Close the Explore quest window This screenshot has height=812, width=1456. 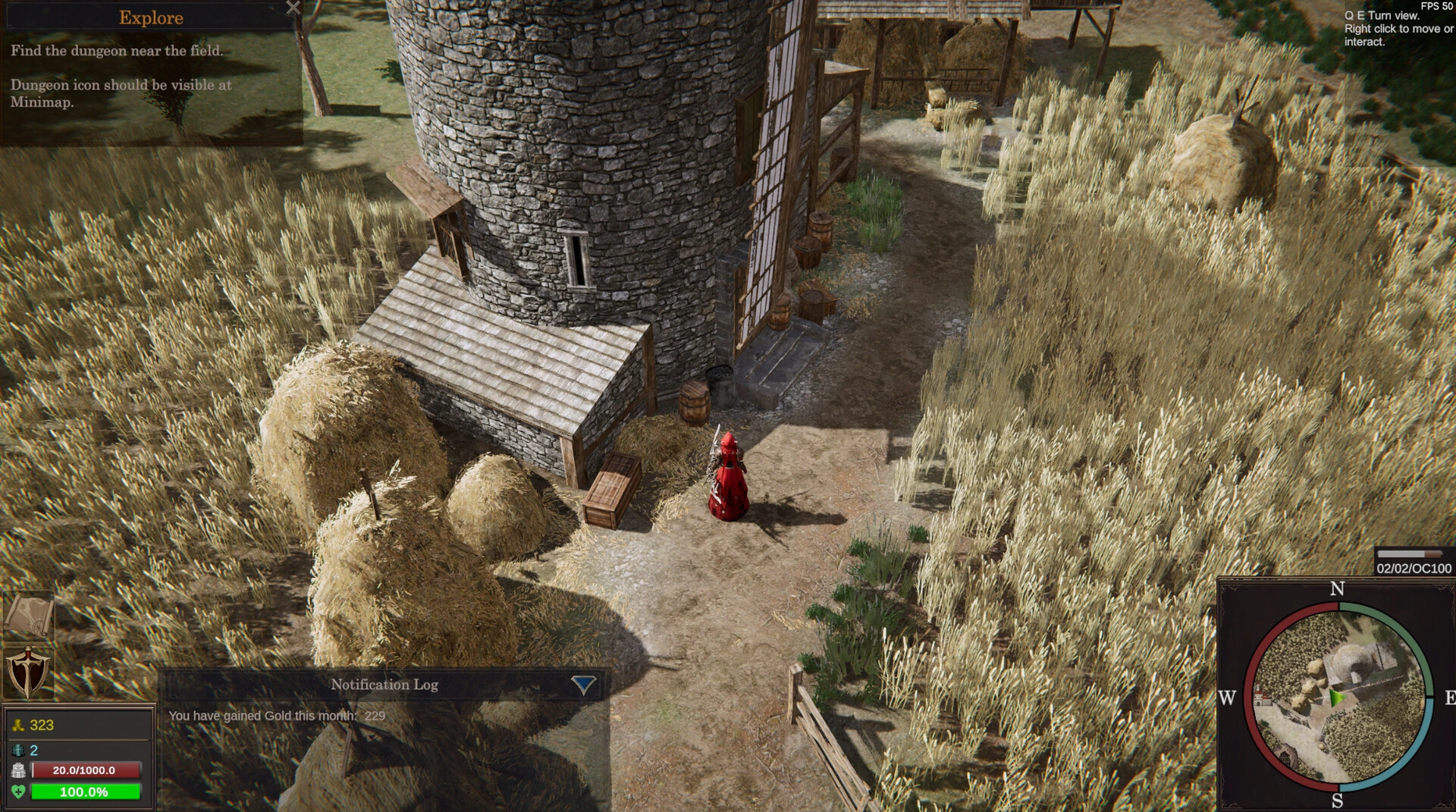(x=293, y=8)
